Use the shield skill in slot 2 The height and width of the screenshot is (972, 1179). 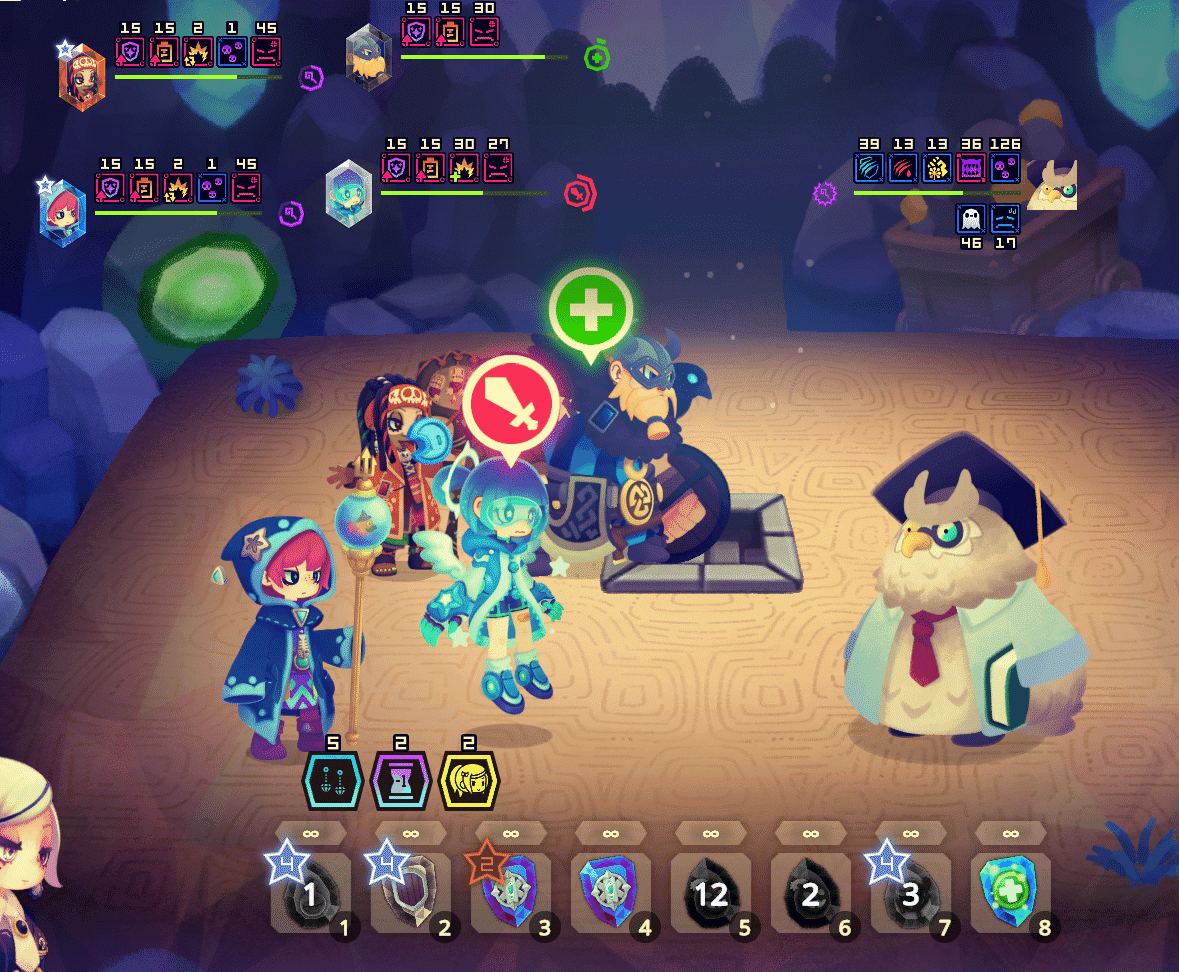pyautogui.click(x=410, y=893)
